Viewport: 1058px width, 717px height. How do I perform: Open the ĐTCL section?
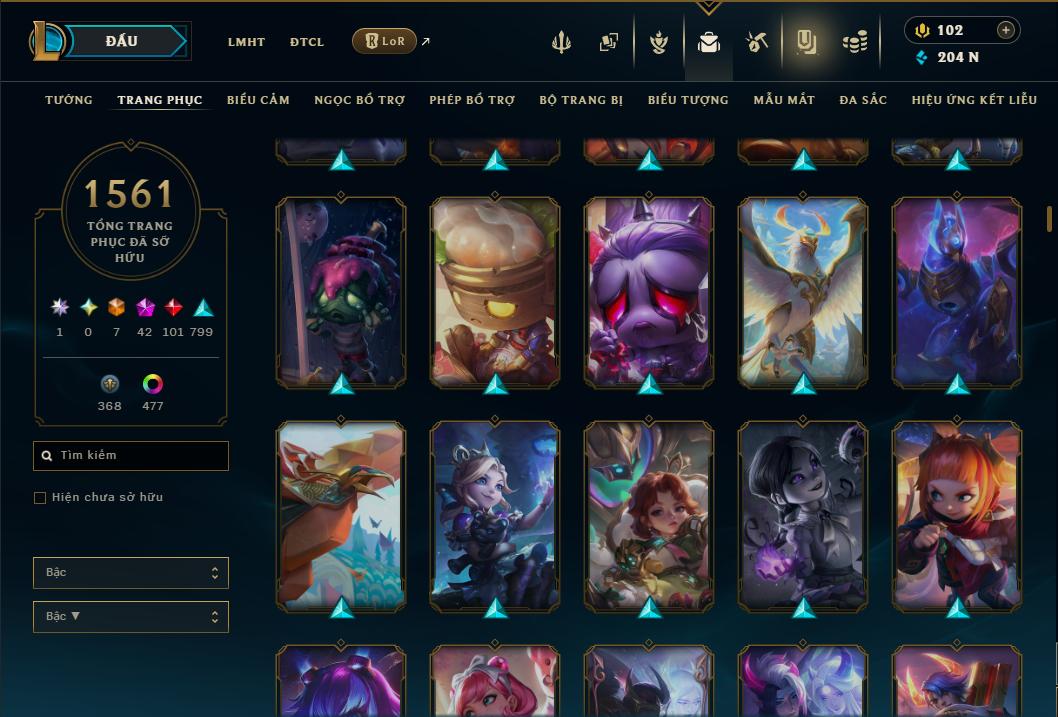tap(307, 42)
